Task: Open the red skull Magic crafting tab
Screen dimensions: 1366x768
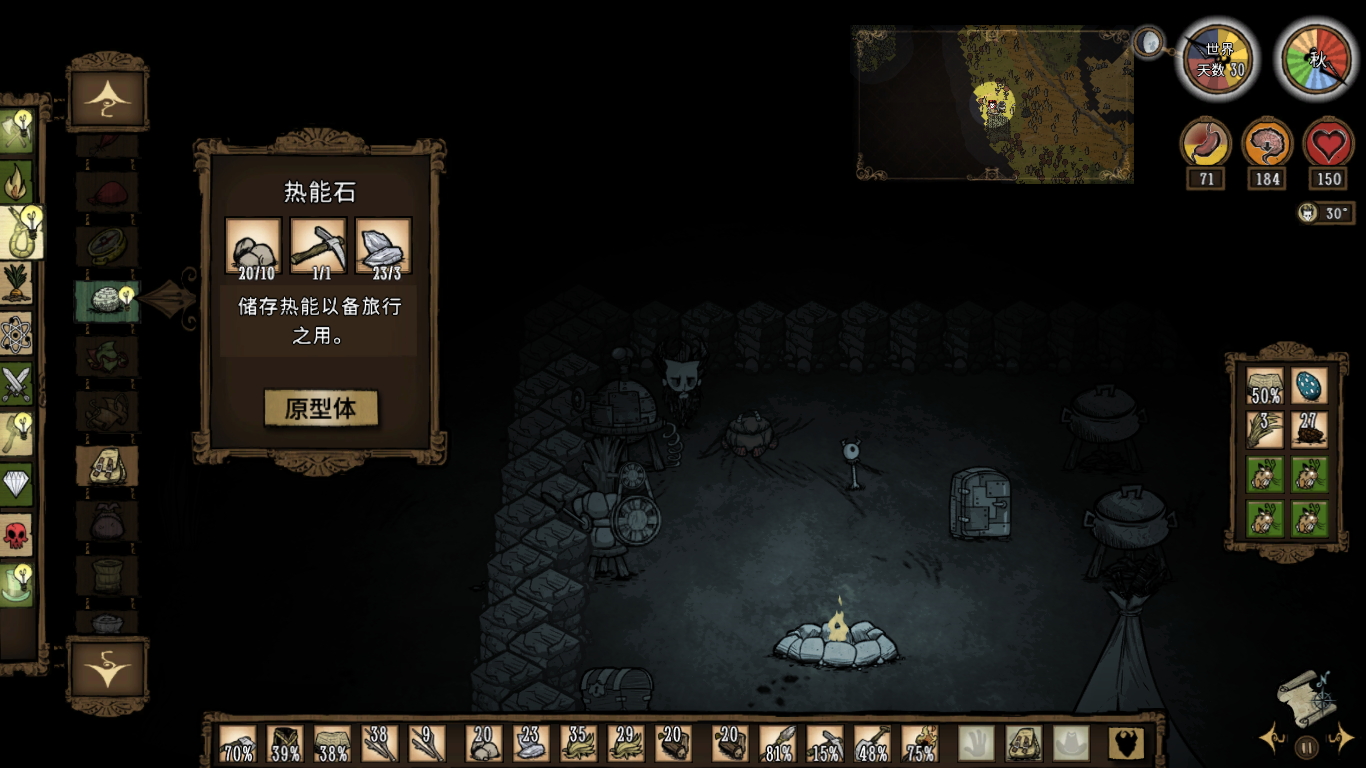Action: click(x=17, y=535)
